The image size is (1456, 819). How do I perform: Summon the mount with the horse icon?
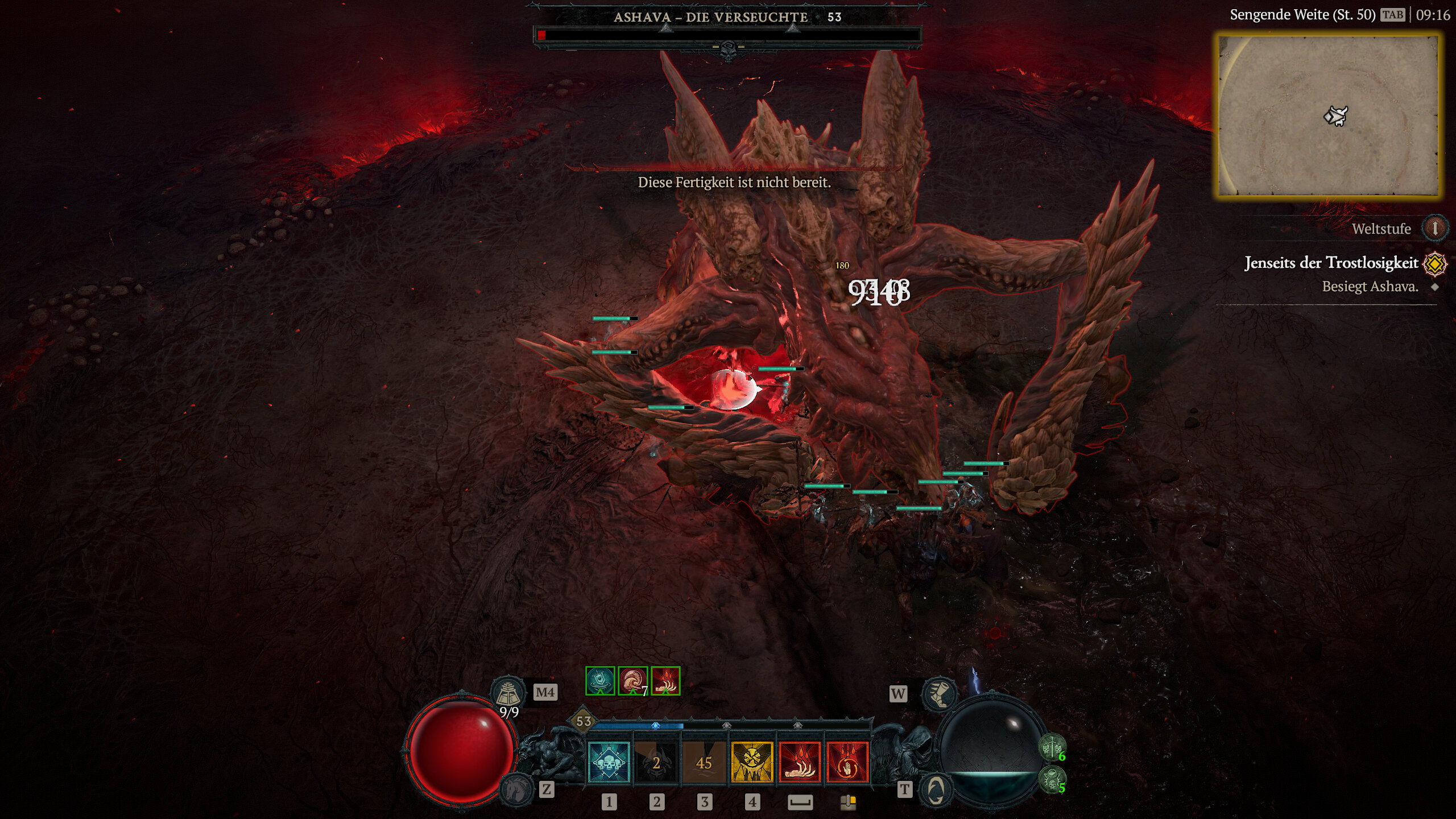tap(516, 788)
